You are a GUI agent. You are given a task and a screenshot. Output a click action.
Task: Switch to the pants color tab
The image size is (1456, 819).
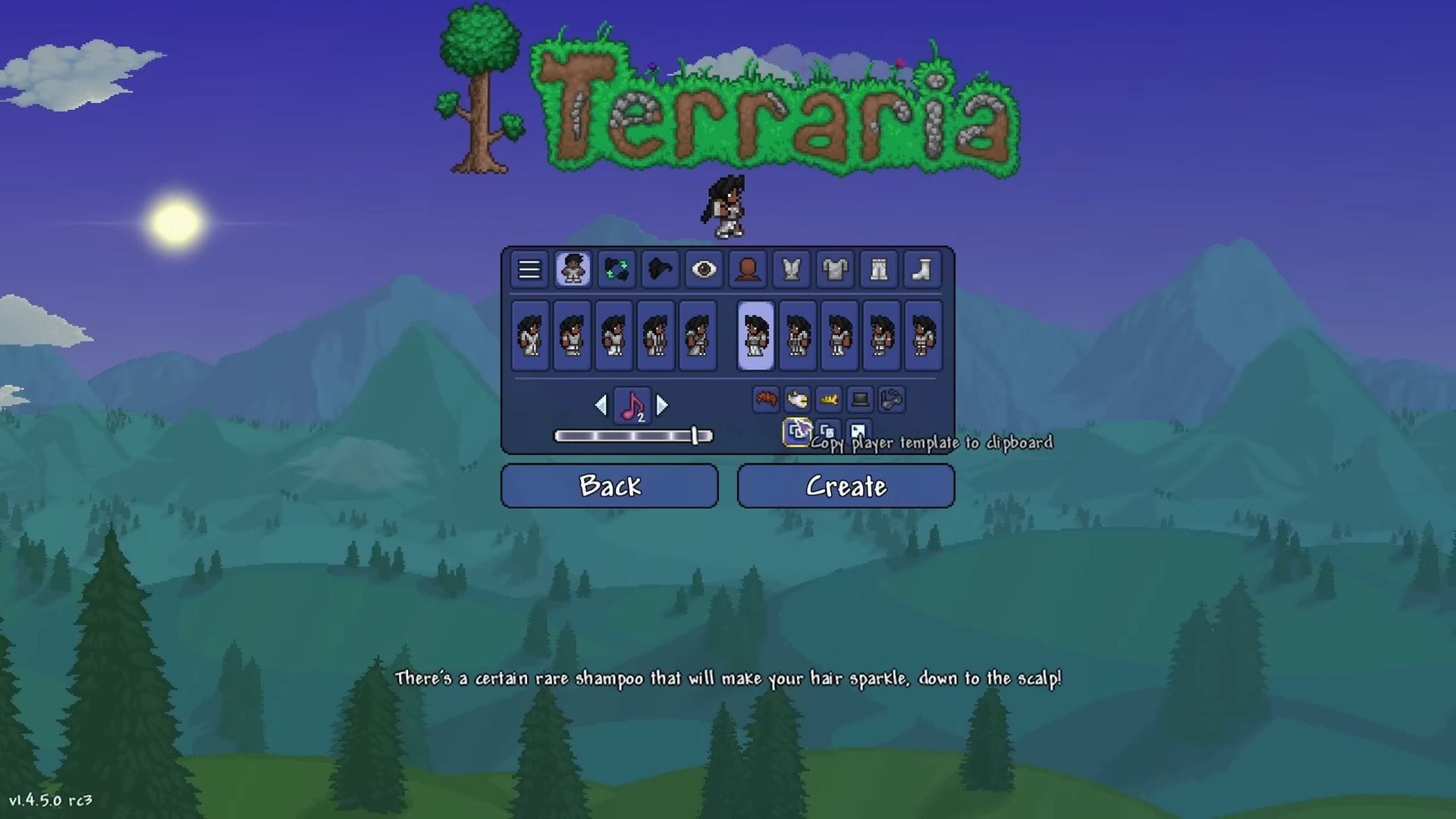(x=878, y=269)
